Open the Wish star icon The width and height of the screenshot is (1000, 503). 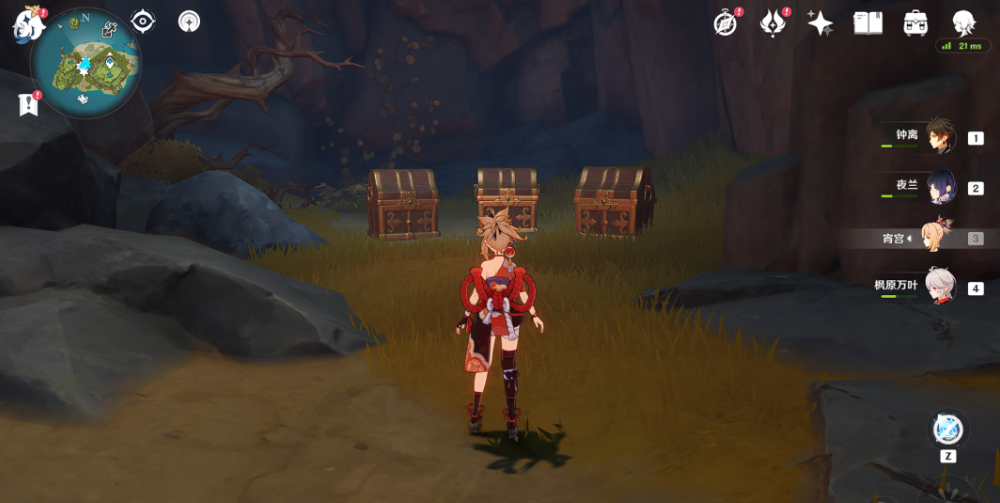820,23
